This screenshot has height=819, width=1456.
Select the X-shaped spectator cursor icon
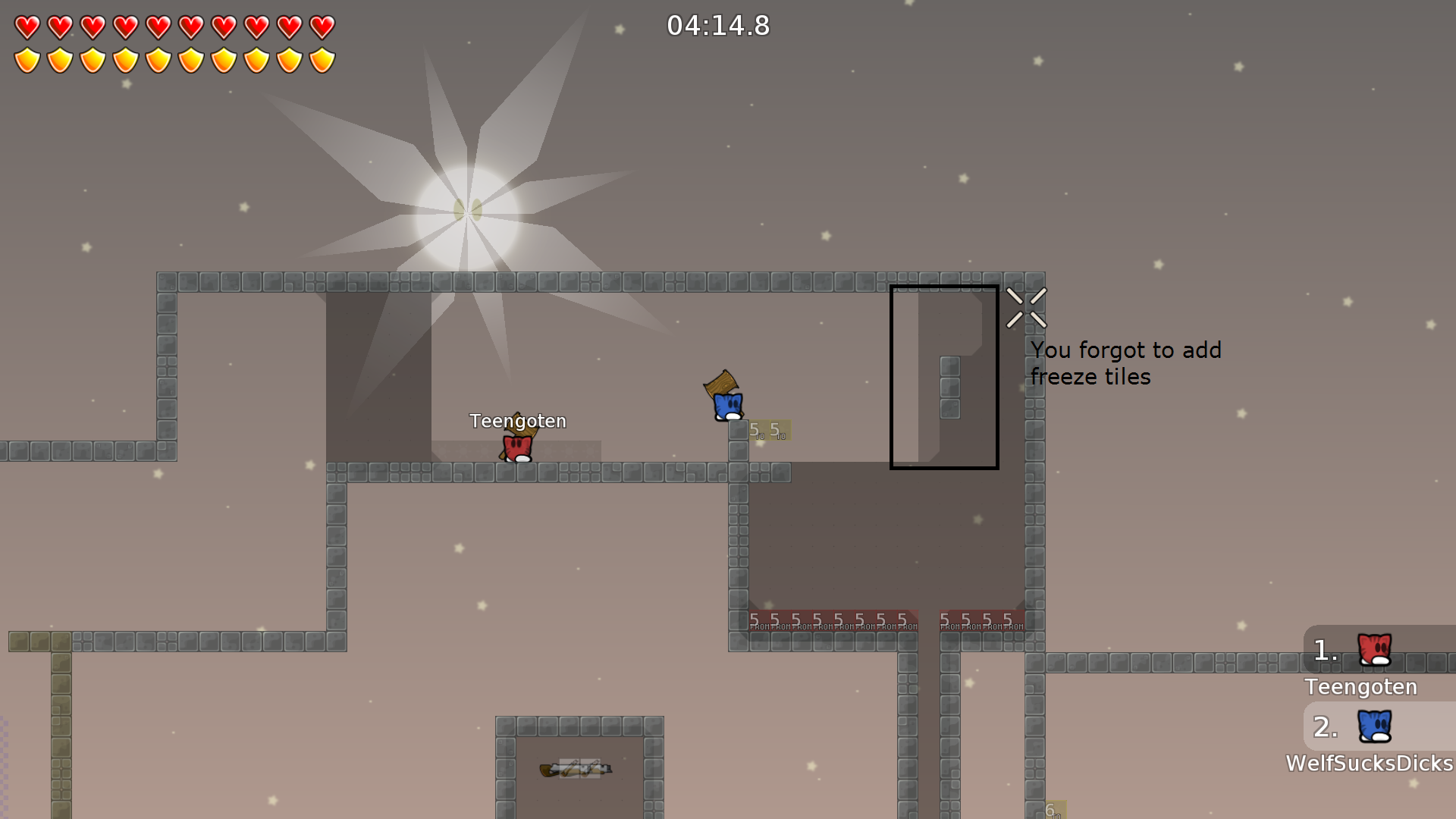pyautogui.click(x=1026, y=306)
